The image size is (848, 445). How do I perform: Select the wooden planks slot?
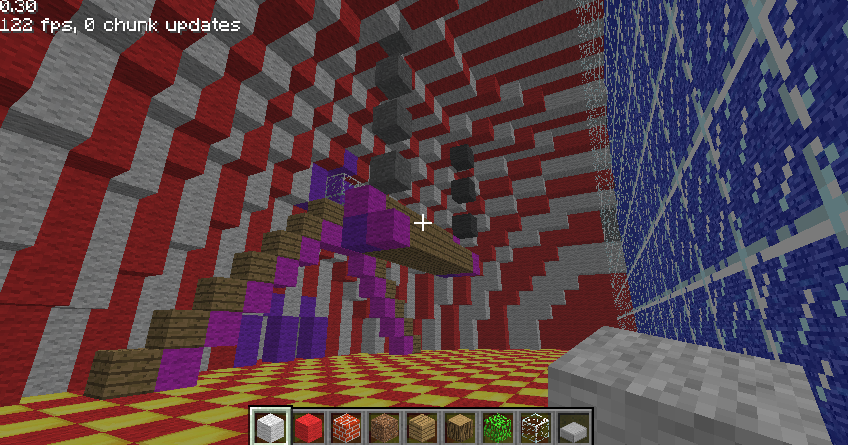click(422, 426)
